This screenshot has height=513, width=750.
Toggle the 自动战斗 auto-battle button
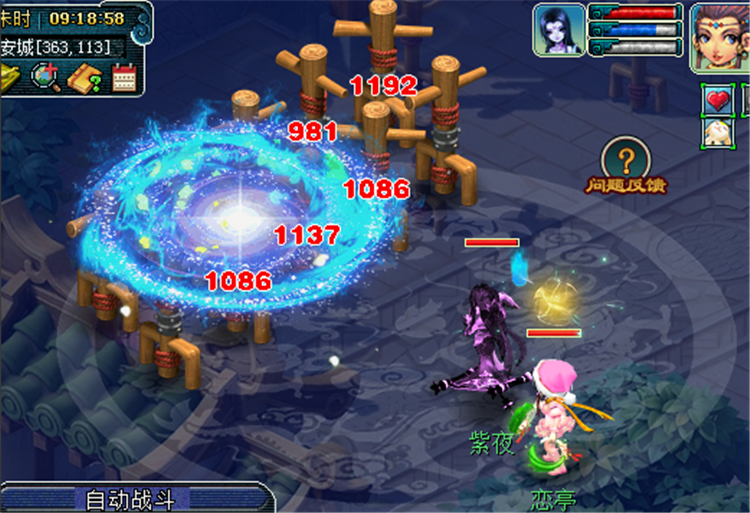pyautogui.click(x=131, y=499)
